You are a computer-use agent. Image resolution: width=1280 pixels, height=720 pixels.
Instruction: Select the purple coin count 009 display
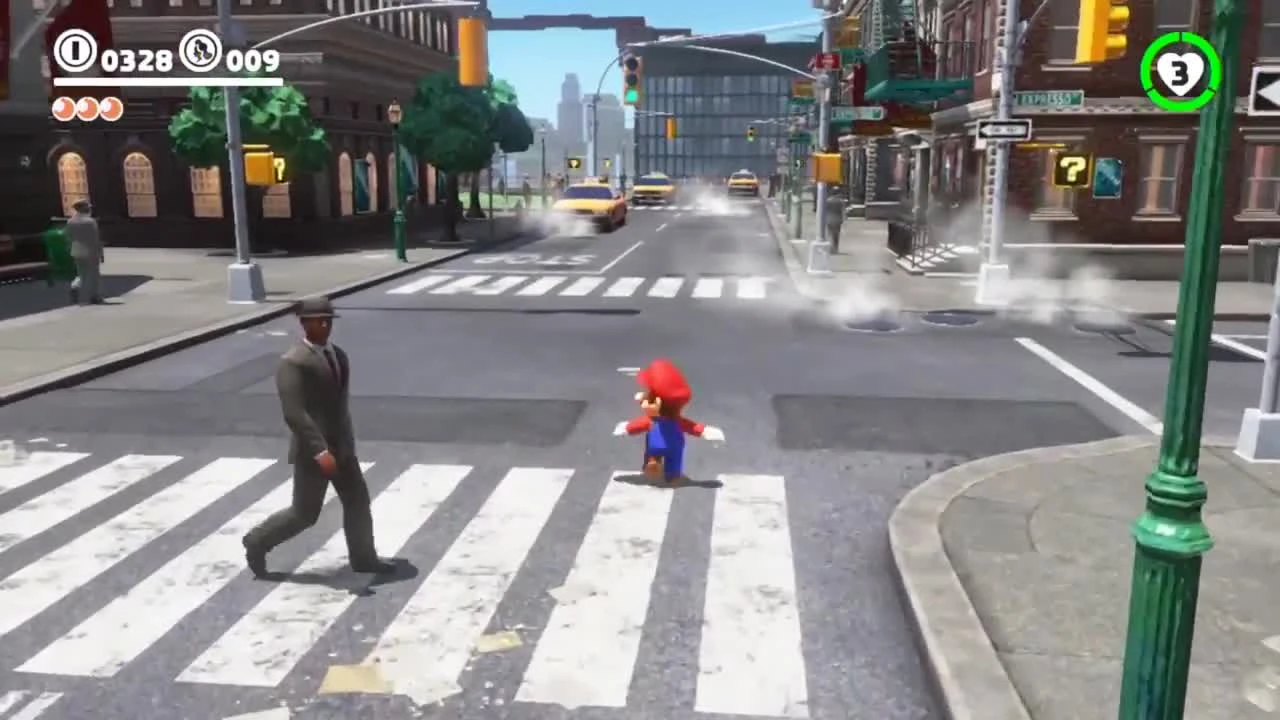coord(247,58)
